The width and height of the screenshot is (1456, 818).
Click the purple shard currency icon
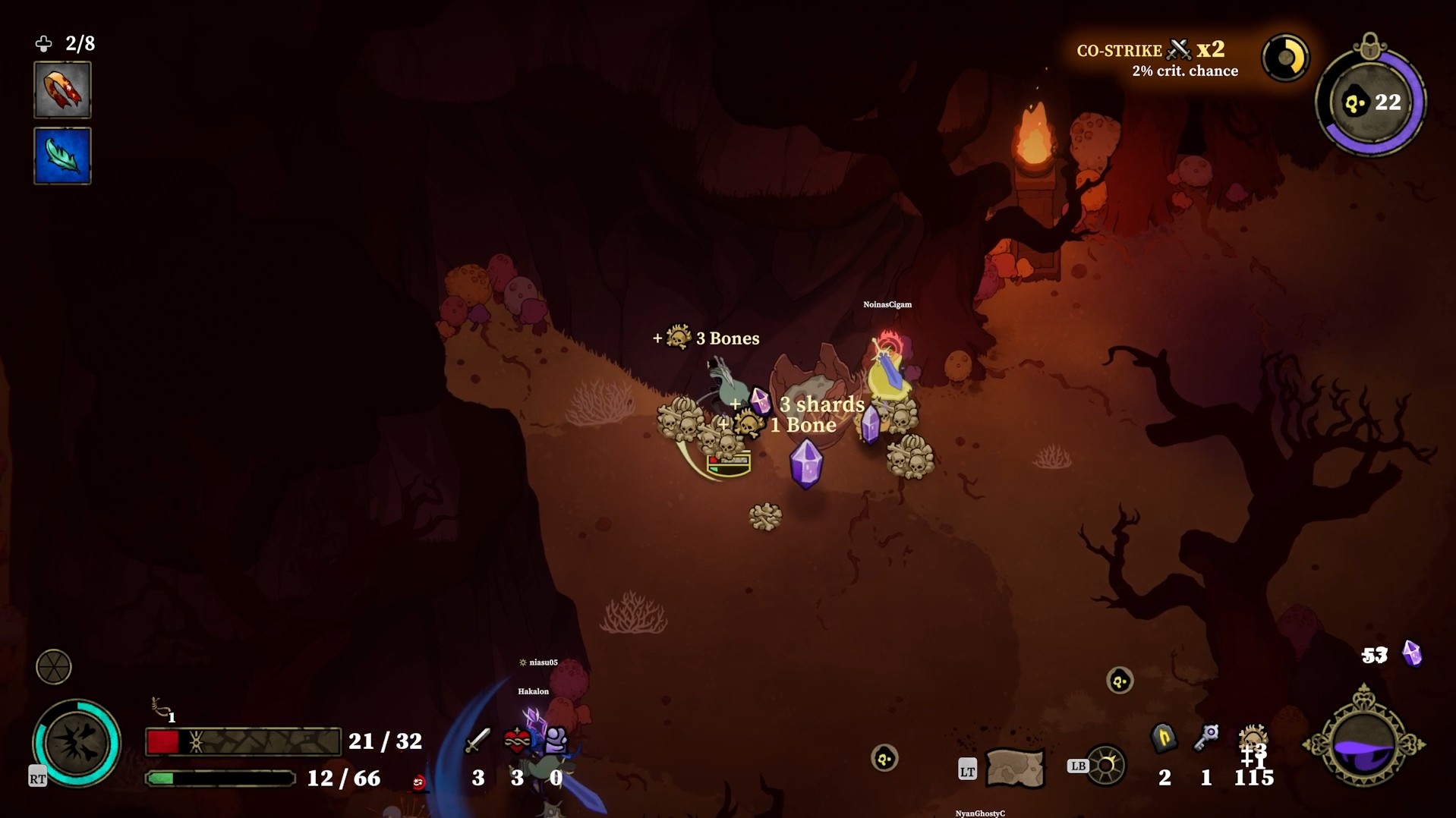[1412, 653]
